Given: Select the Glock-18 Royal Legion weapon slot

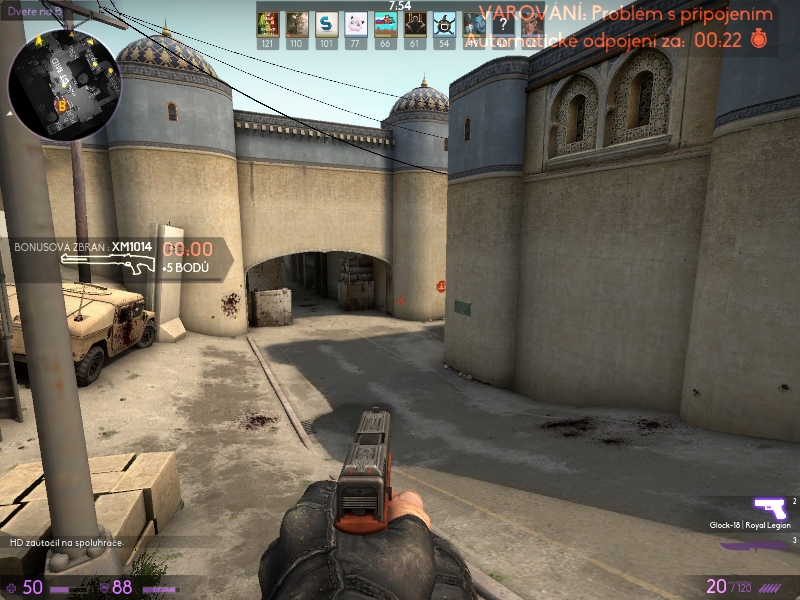Looking at the screenshot, I should point(769,508).
